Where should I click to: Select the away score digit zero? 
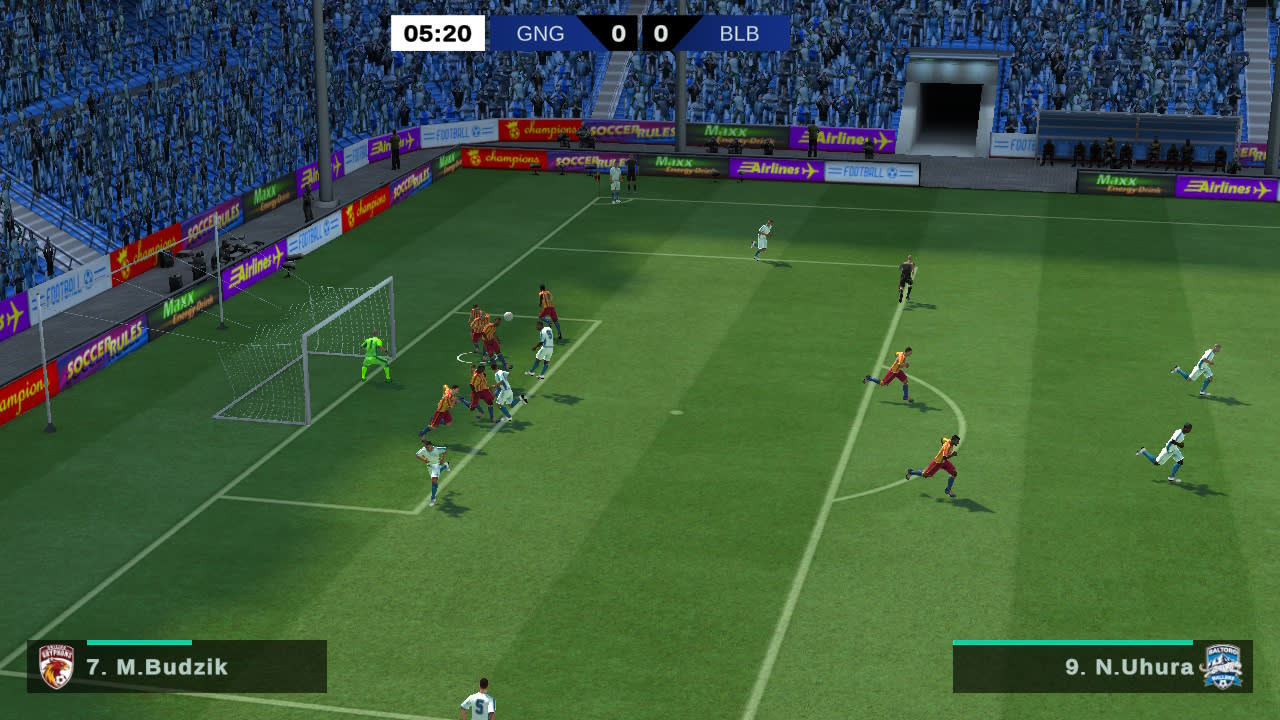click(x=662, y=32)
